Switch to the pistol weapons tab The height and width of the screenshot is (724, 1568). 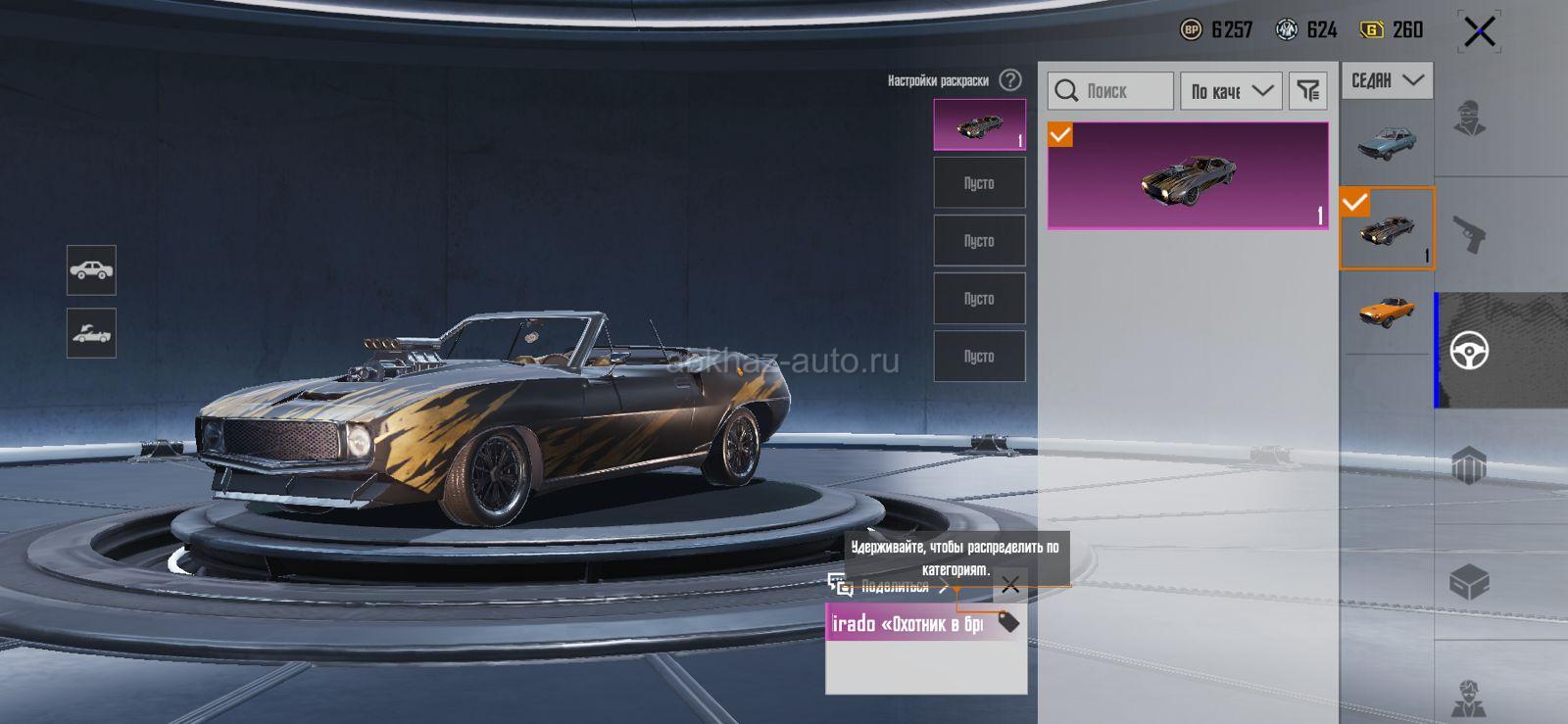1470,234
